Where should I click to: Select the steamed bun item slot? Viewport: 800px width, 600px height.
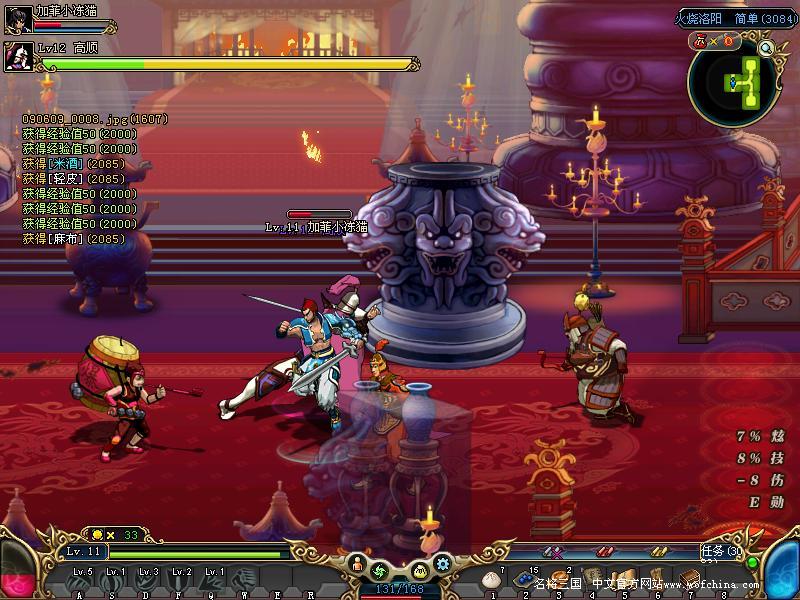491,579
